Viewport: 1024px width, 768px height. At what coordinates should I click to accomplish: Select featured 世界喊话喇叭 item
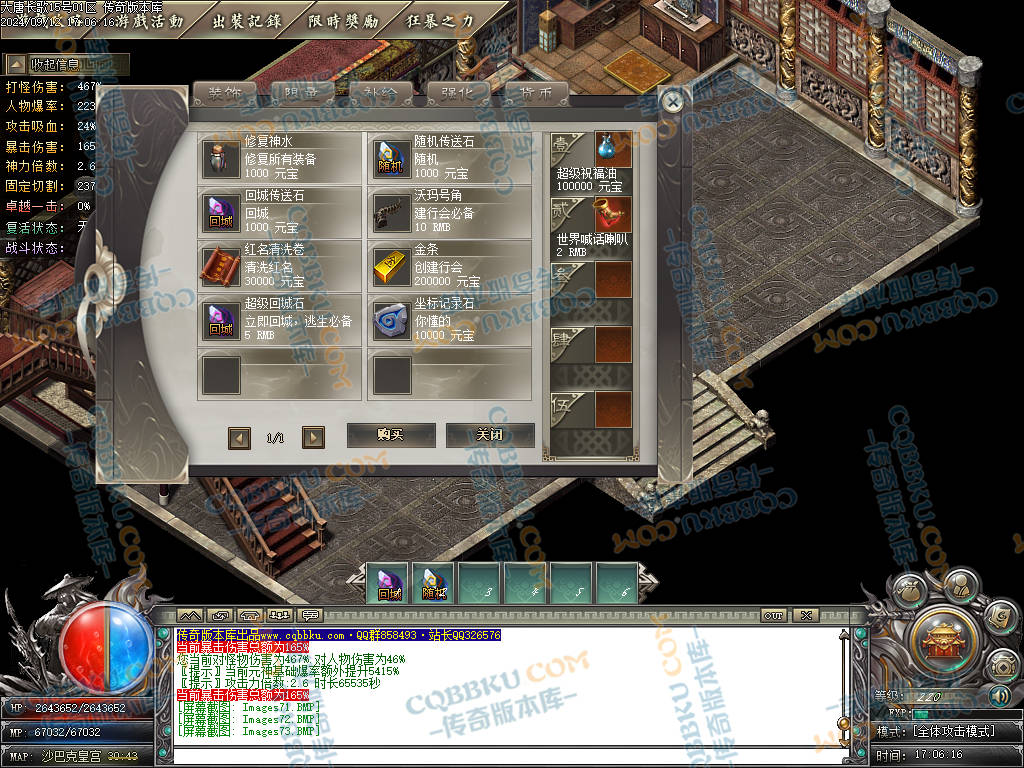(591, 227)
